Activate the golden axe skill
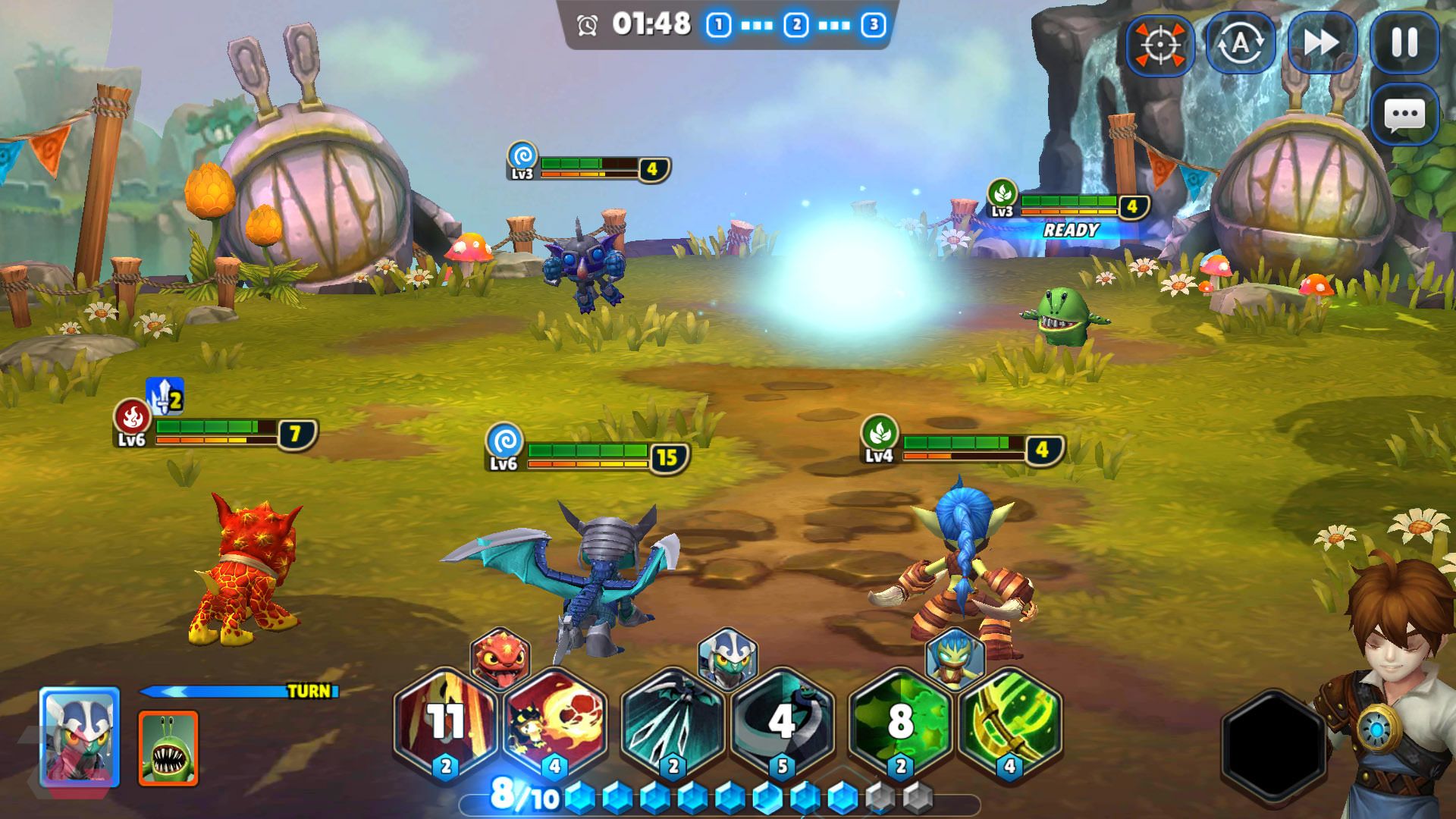The height and width of the screenshot is (819, 1456). [1009, 721]
